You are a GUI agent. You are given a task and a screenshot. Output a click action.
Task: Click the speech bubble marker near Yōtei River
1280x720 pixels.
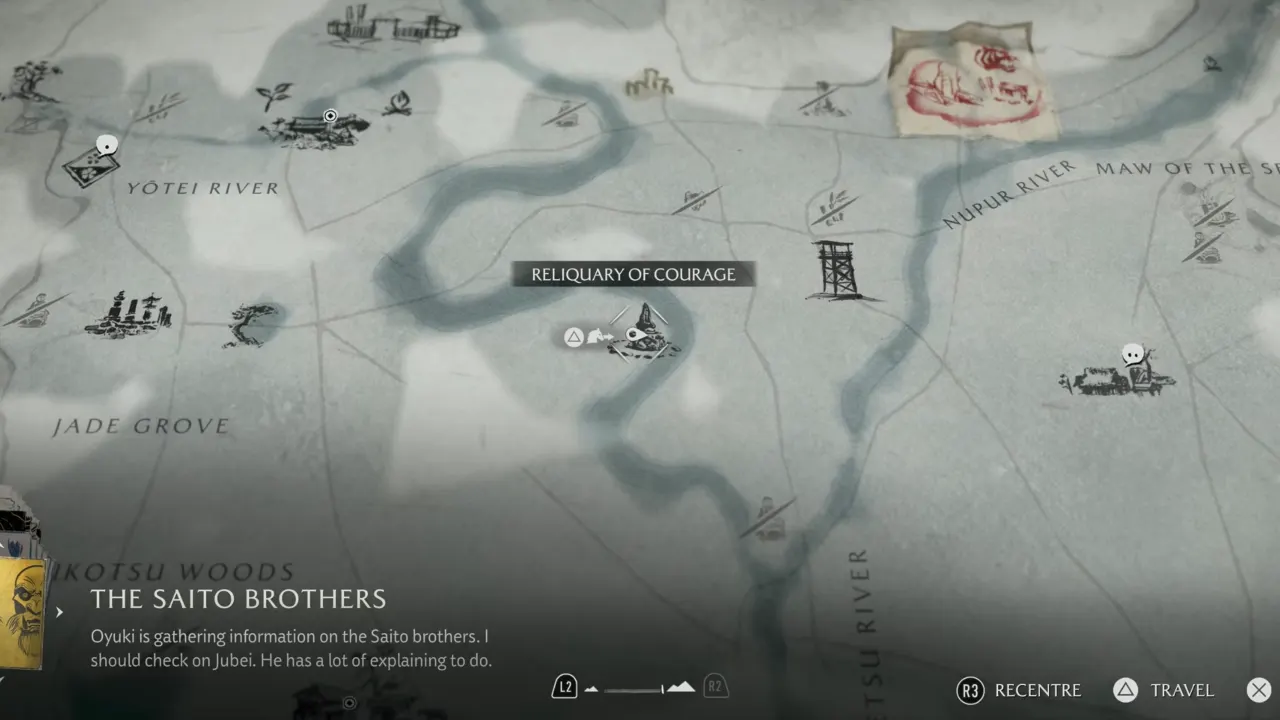103,146
